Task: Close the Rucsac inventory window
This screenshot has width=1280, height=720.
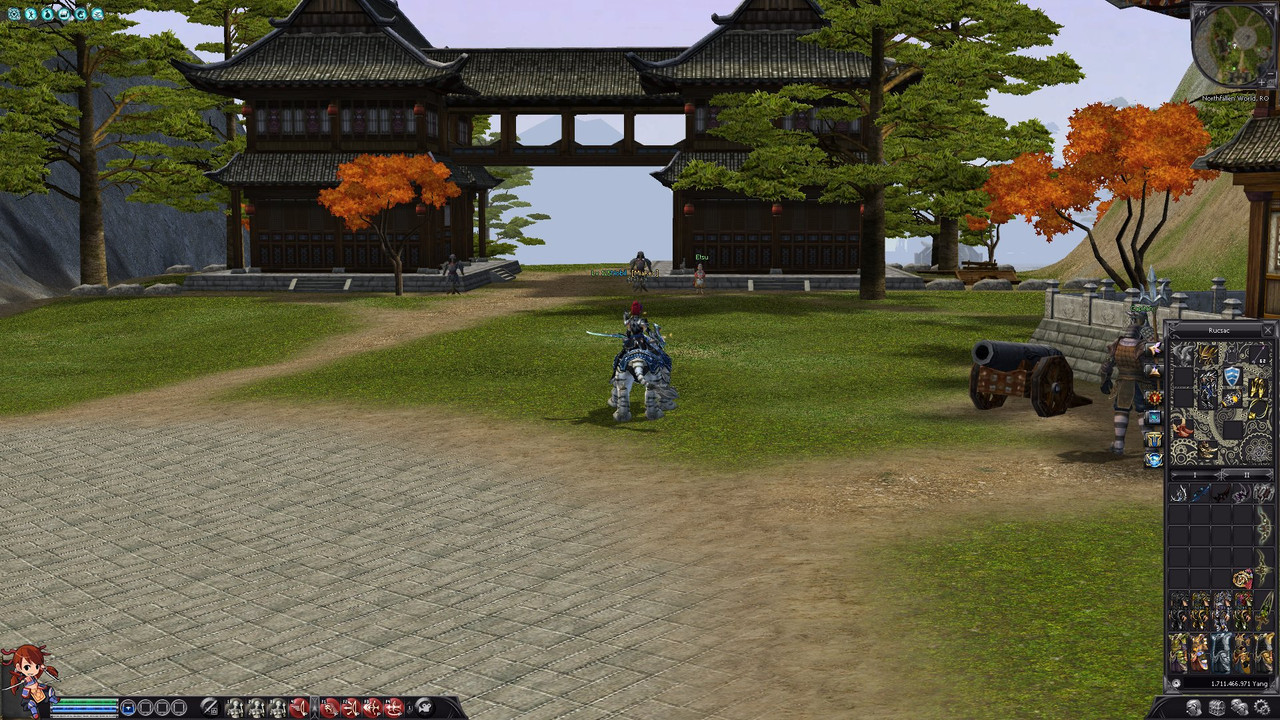Action: (1267, 330)
